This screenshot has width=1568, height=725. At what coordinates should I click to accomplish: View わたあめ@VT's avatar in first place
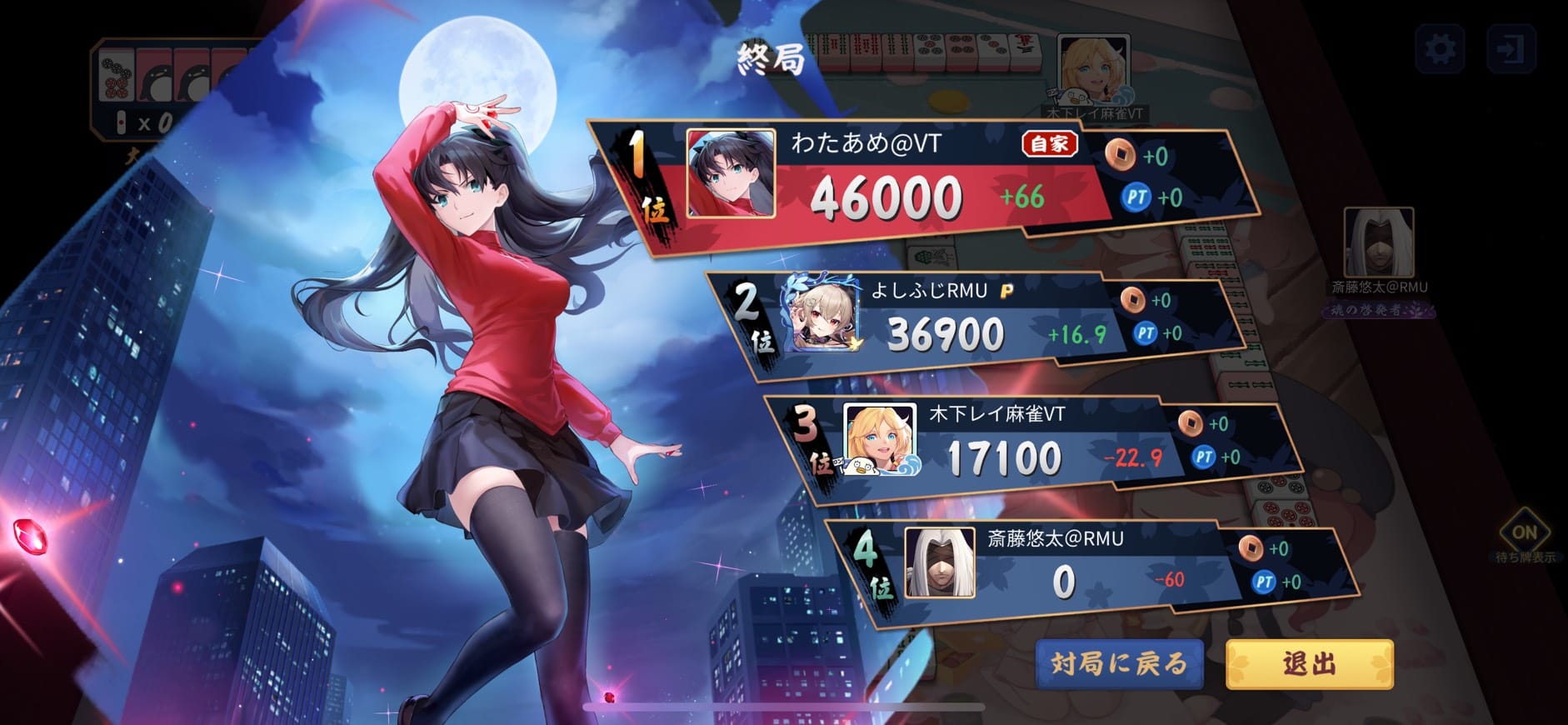pos(731,173)
